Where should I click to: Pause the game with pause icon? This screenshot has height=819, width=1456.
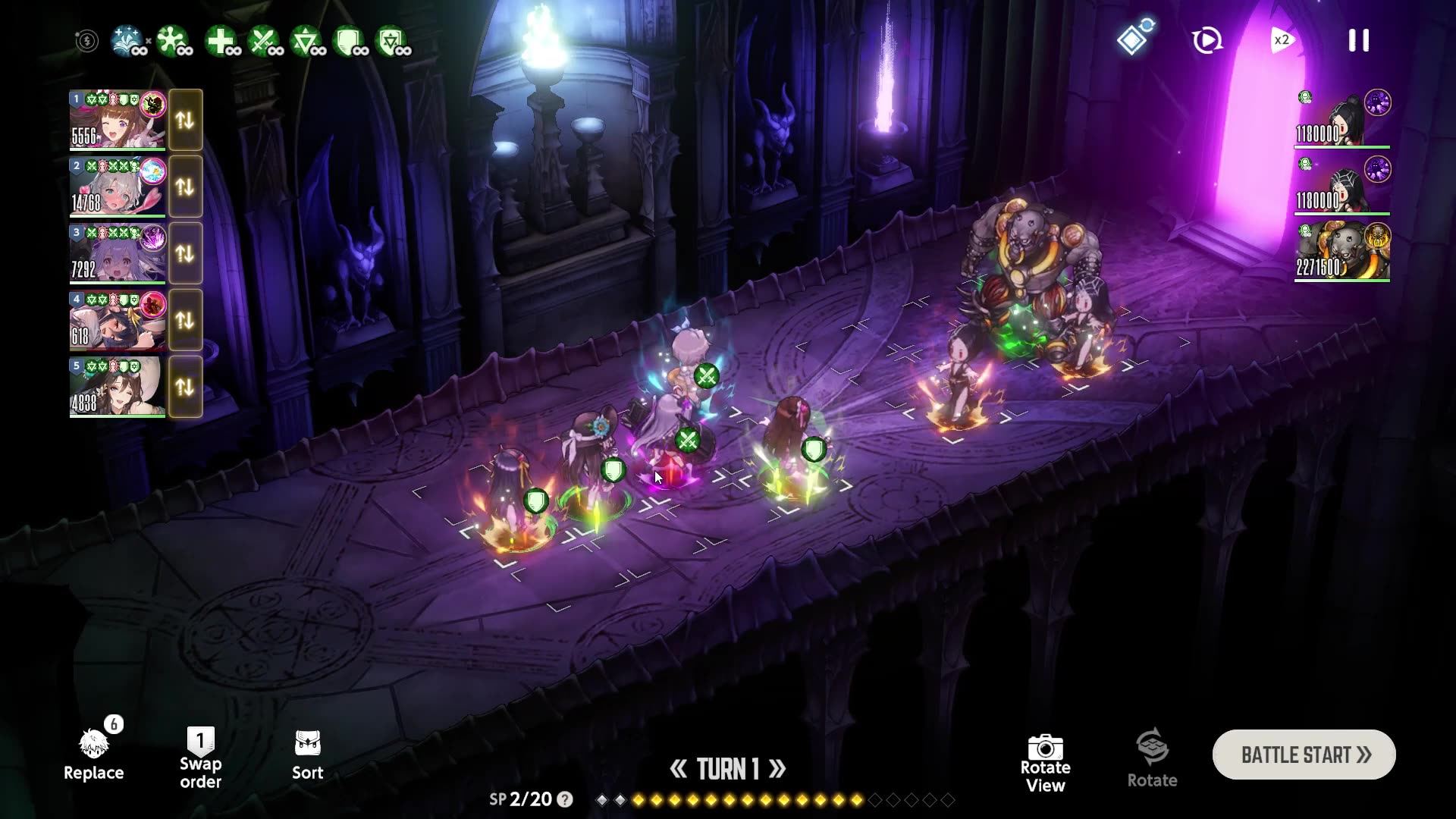pyautogui.click(x=1358, y=40)
